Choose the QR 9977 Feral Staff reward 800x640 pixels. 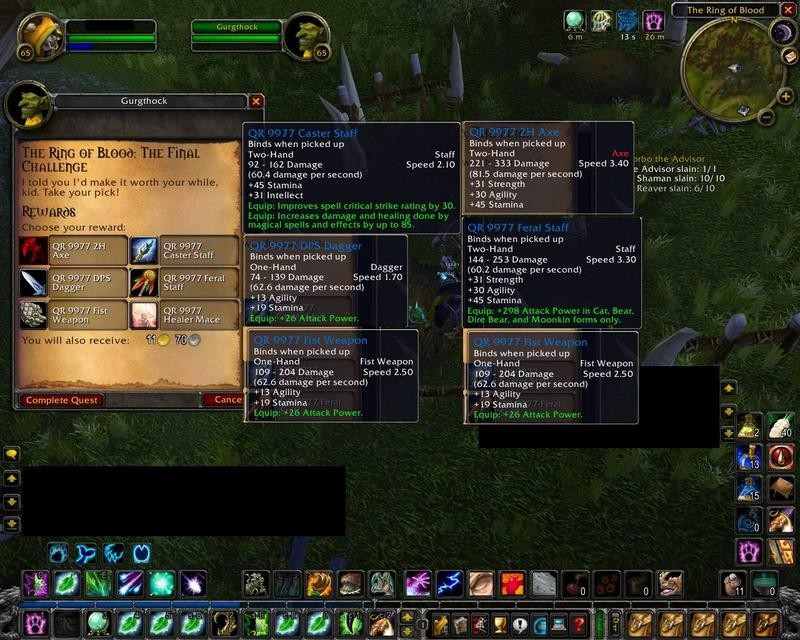184,283
